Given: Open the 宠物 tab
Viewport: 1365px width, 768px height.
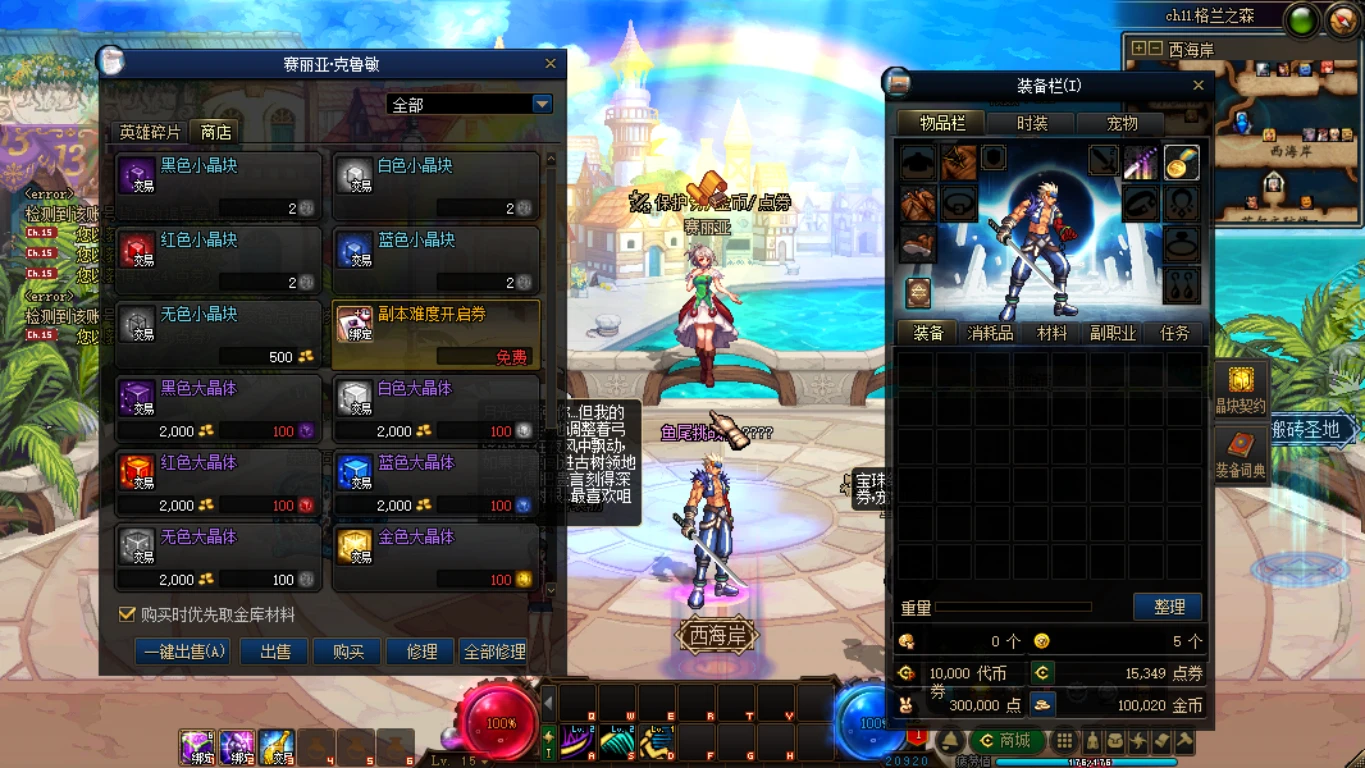Looking at the screenshot, I should tap(1122, 124).
